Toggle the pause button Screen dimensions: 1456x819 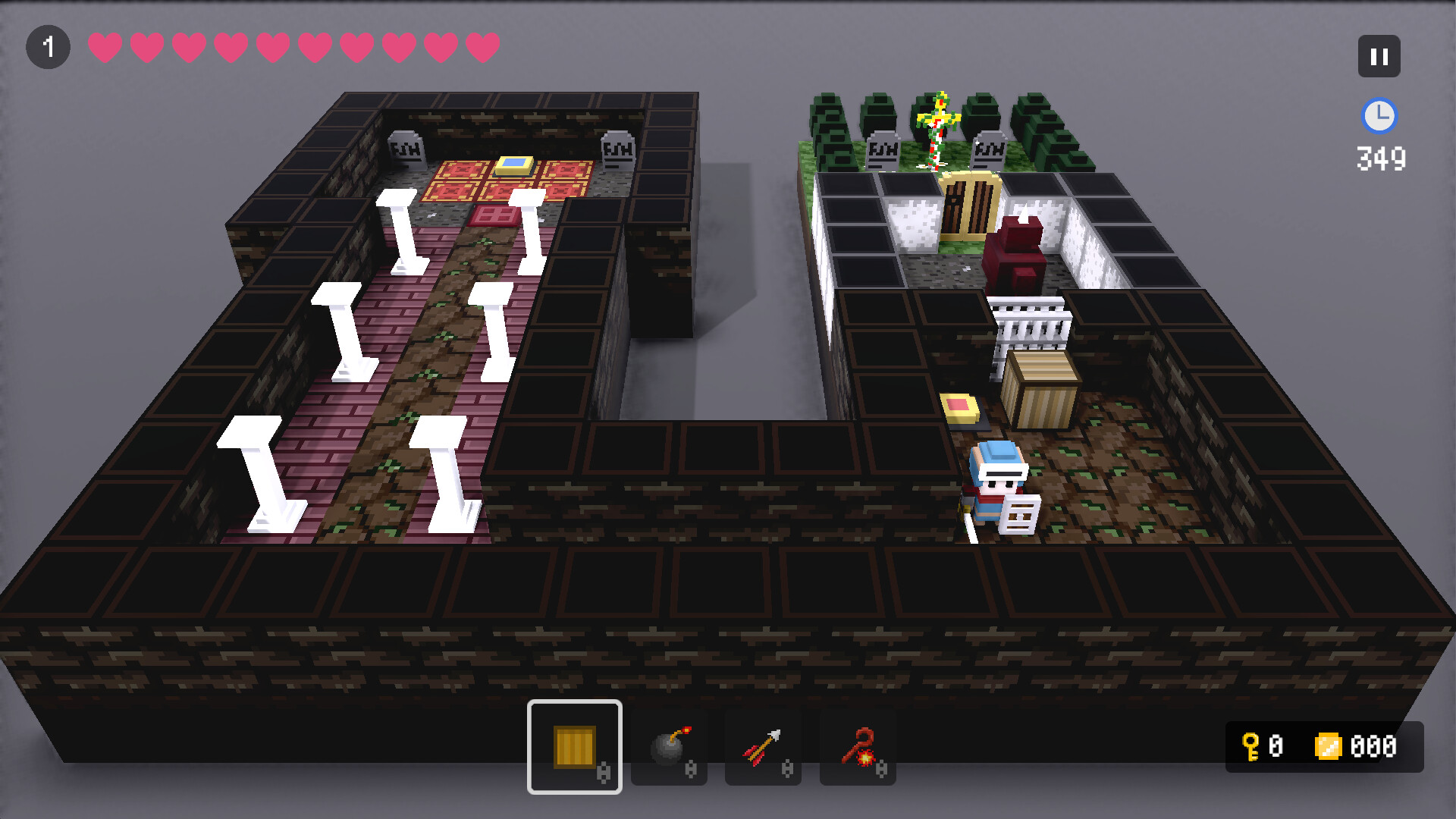coord(1379,55)
